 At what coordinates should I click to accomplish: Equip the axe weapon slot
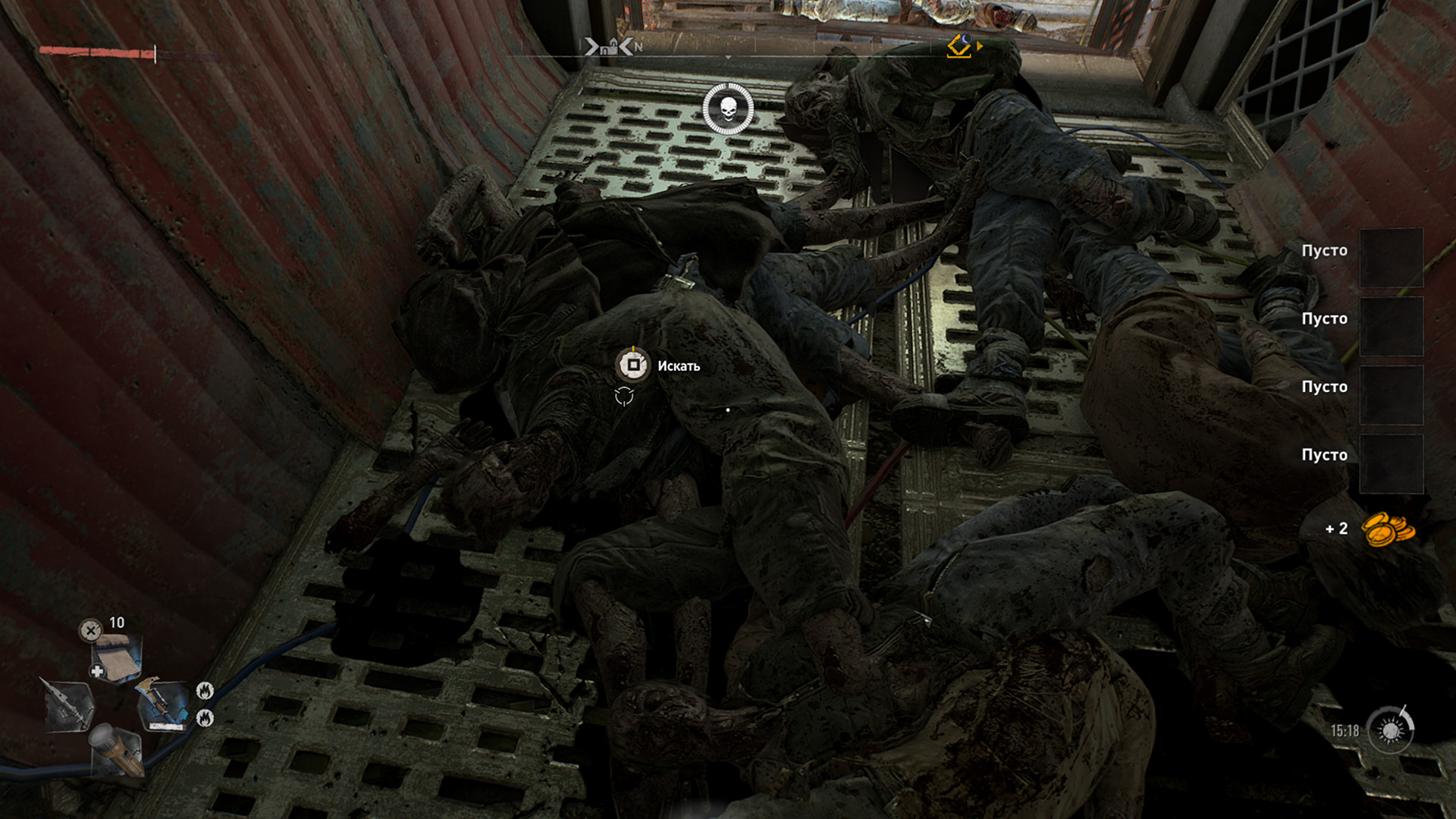(x=161, y=705)
